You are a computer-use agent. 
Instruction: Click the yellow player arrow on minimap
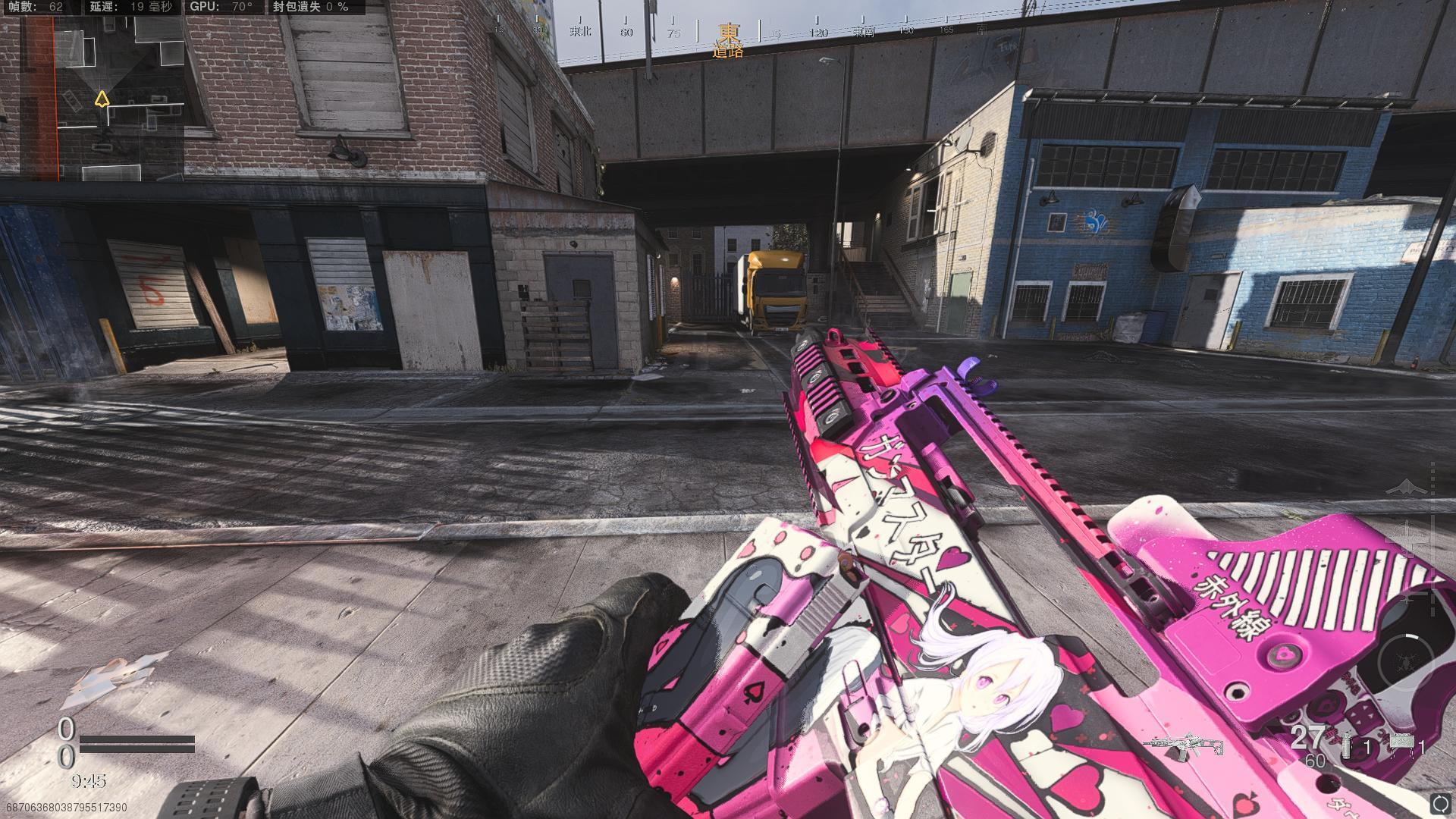102,99
